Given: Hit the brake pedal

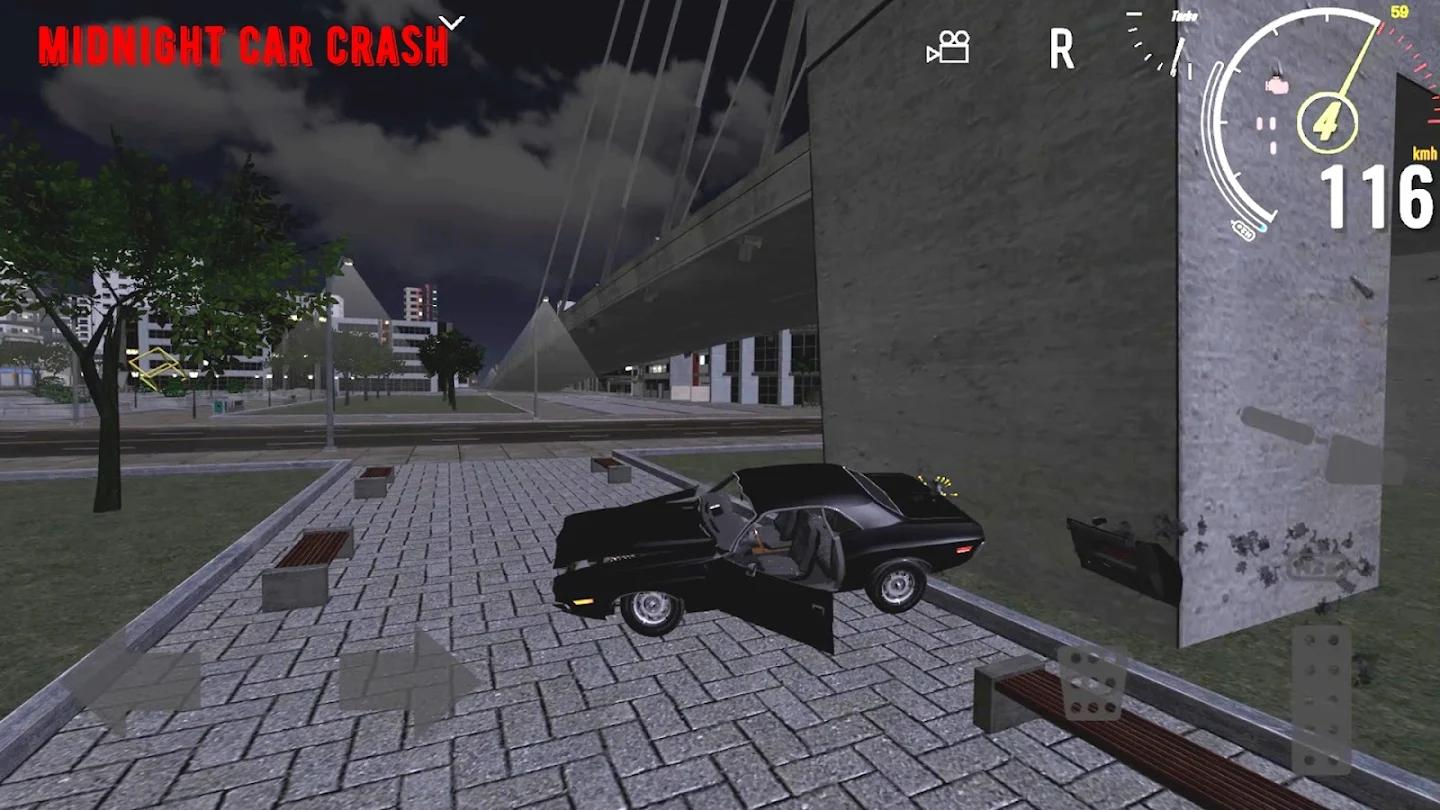Looking at the screenshot, I should click(x=1092, y=683).
